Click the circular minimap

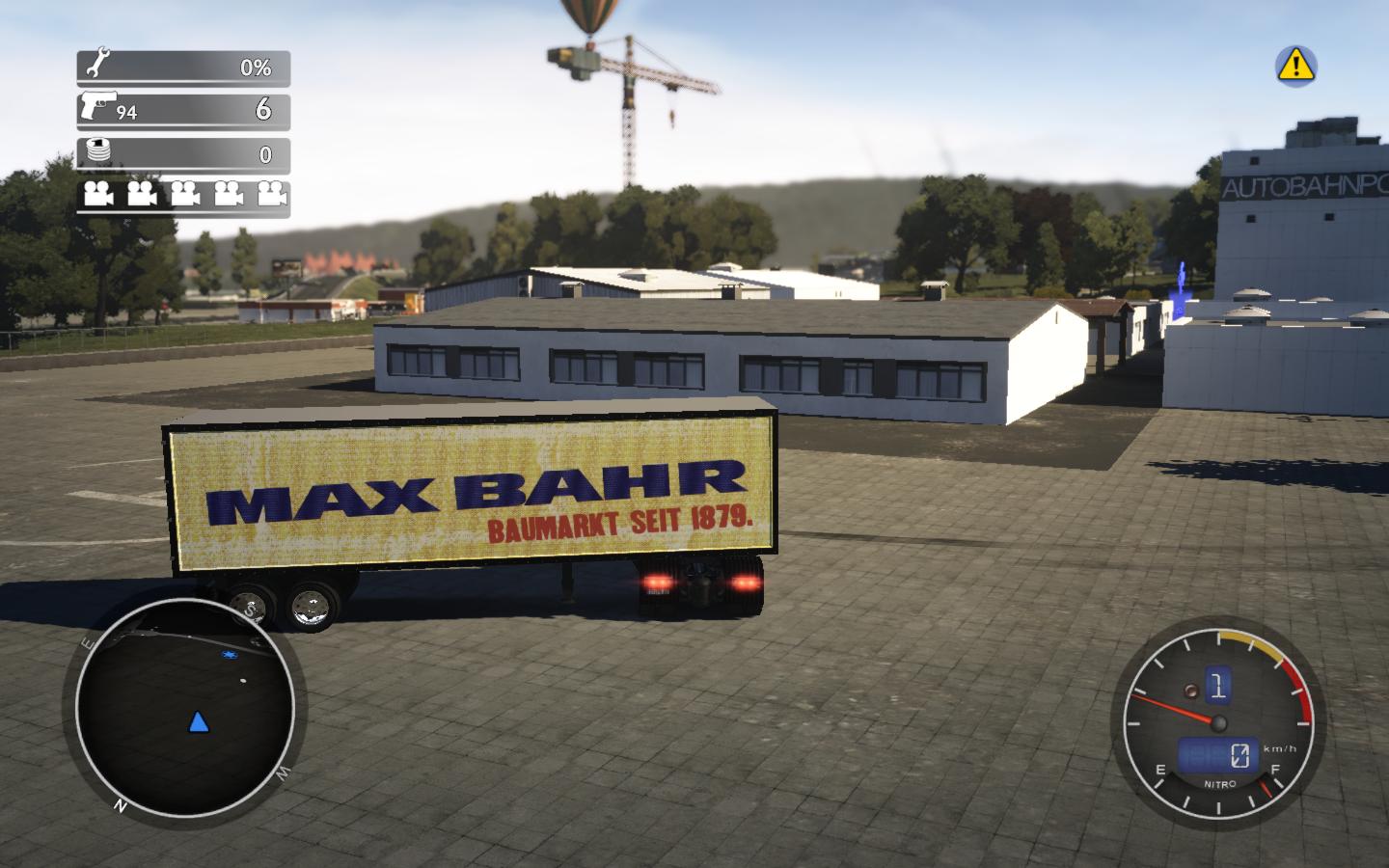coord(184,712)
